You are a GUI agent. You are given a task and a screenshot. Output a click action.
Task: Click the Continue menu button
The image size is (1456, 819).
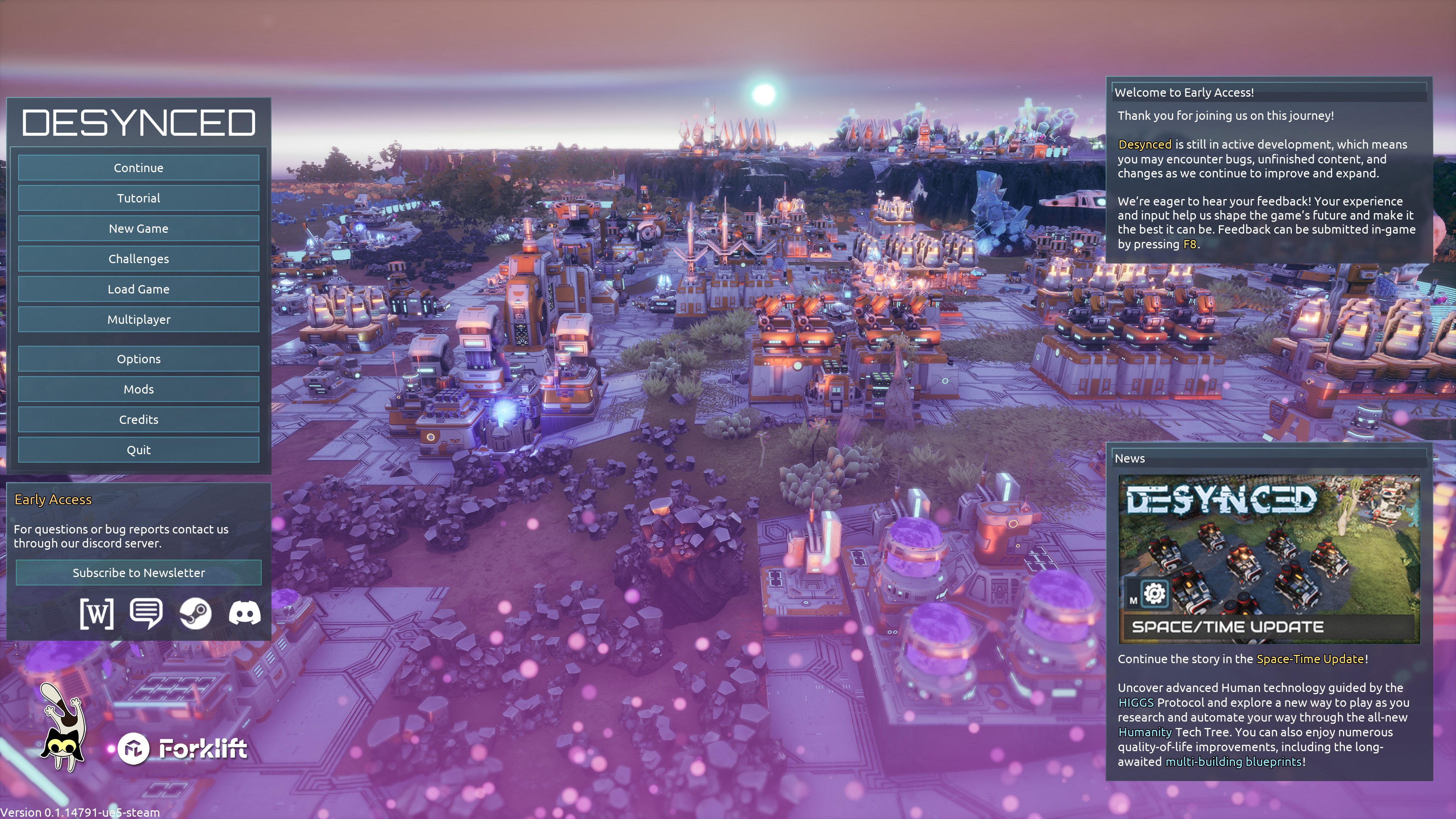(138, 168)
